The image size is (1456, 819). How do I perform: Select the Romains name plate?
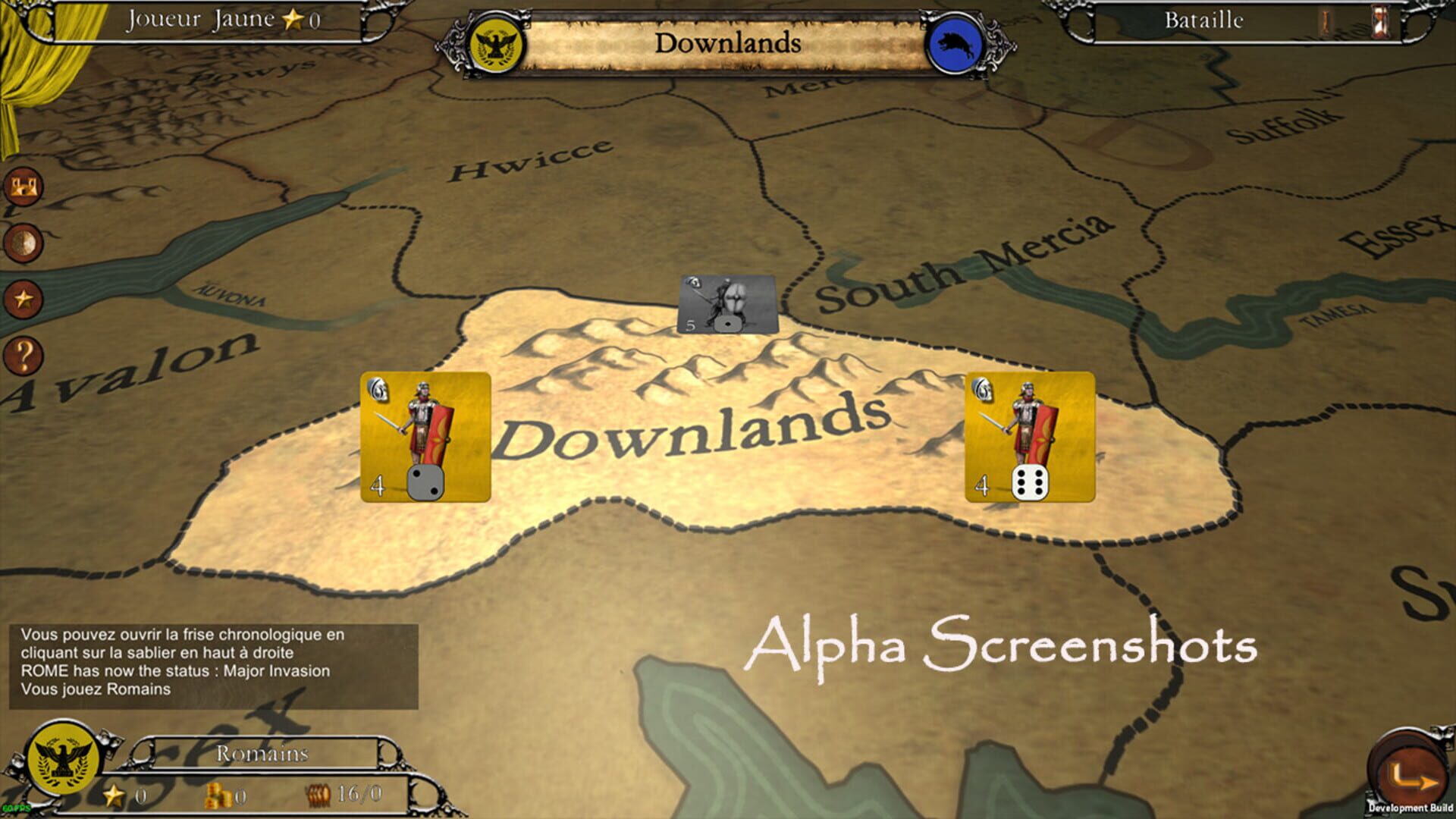(262, 753)
